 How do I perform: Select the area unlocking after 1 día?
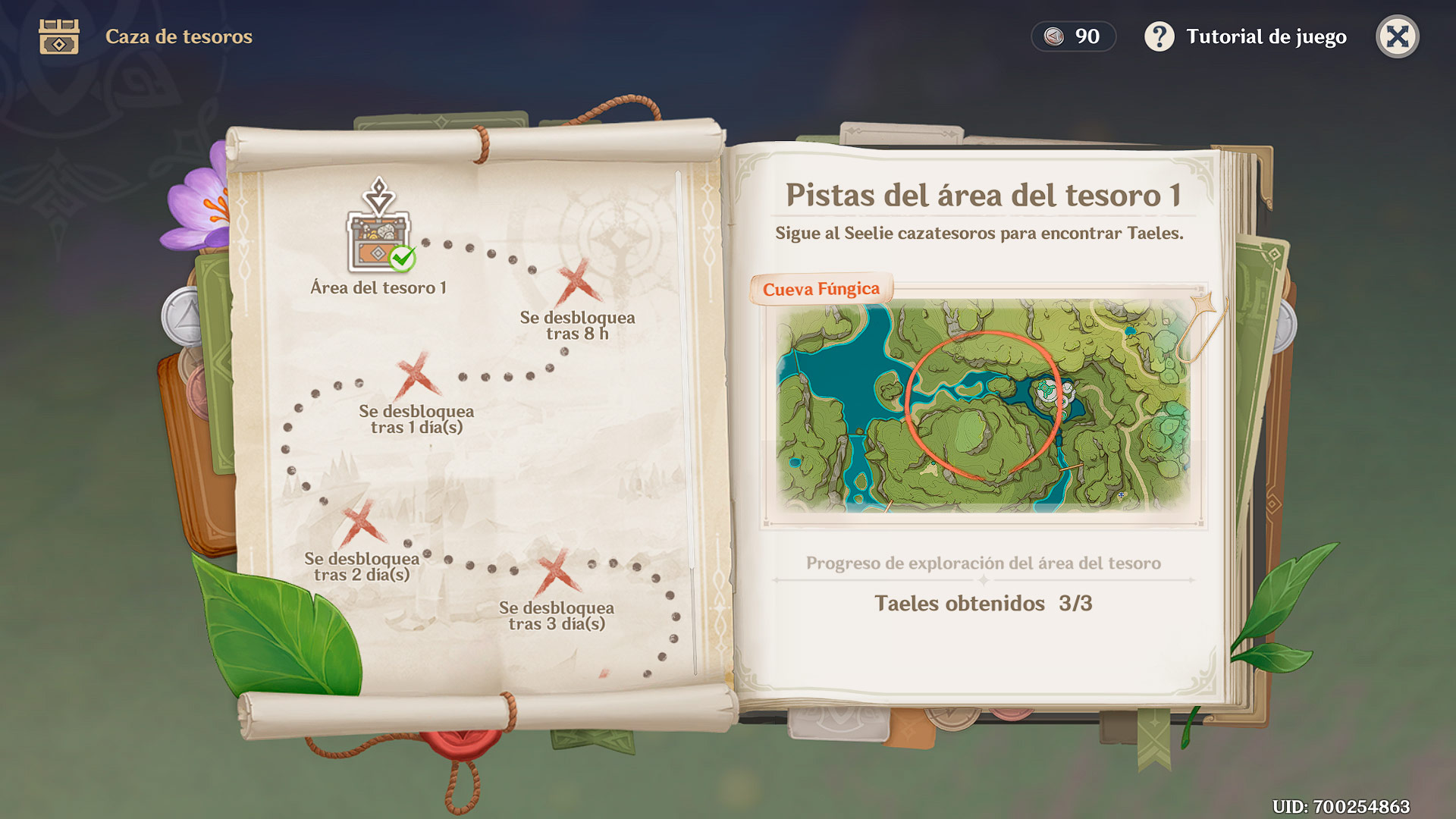(416, 376)
